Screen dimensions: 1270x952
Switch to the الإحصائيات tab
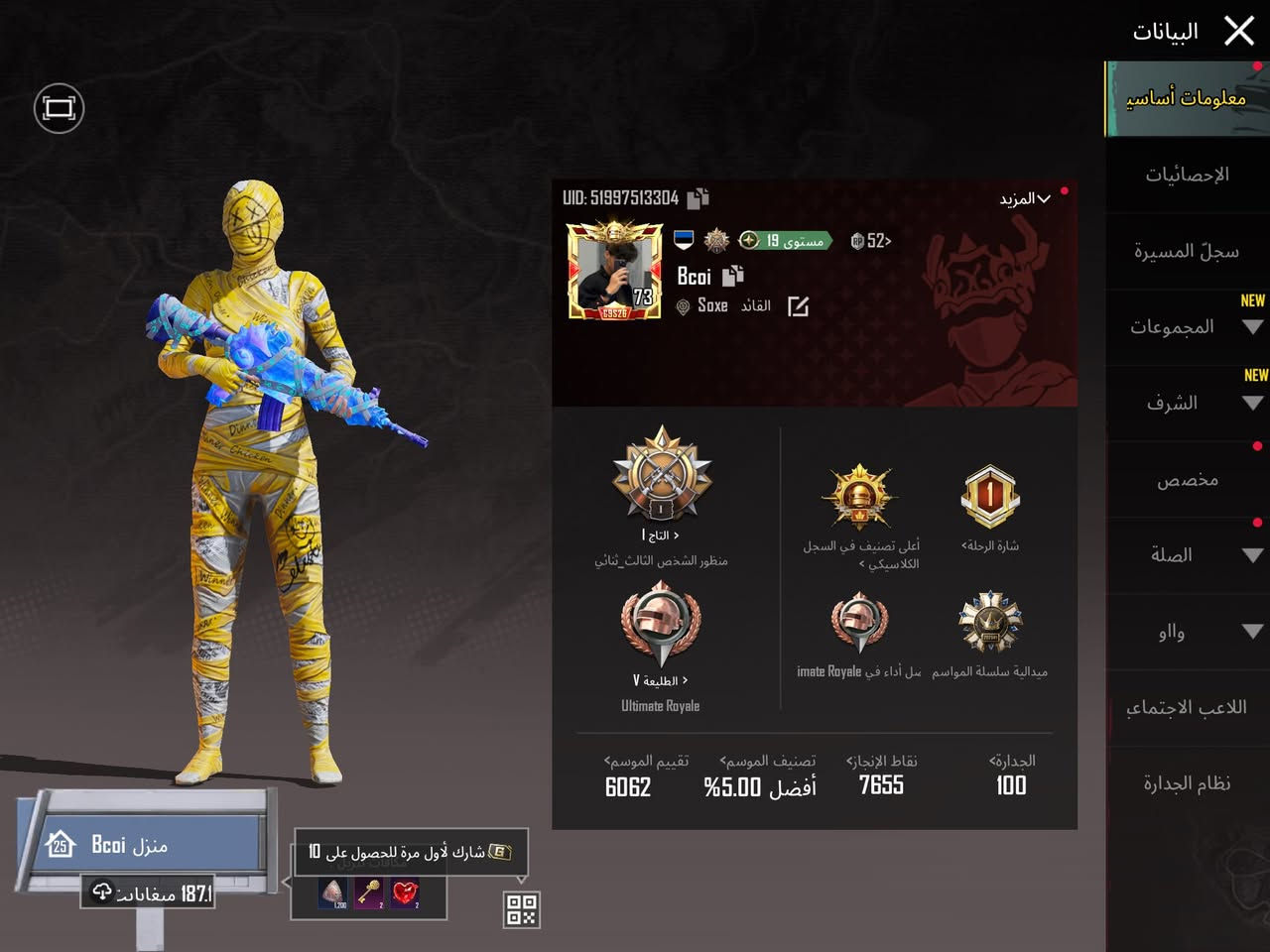coord(1187,175)
